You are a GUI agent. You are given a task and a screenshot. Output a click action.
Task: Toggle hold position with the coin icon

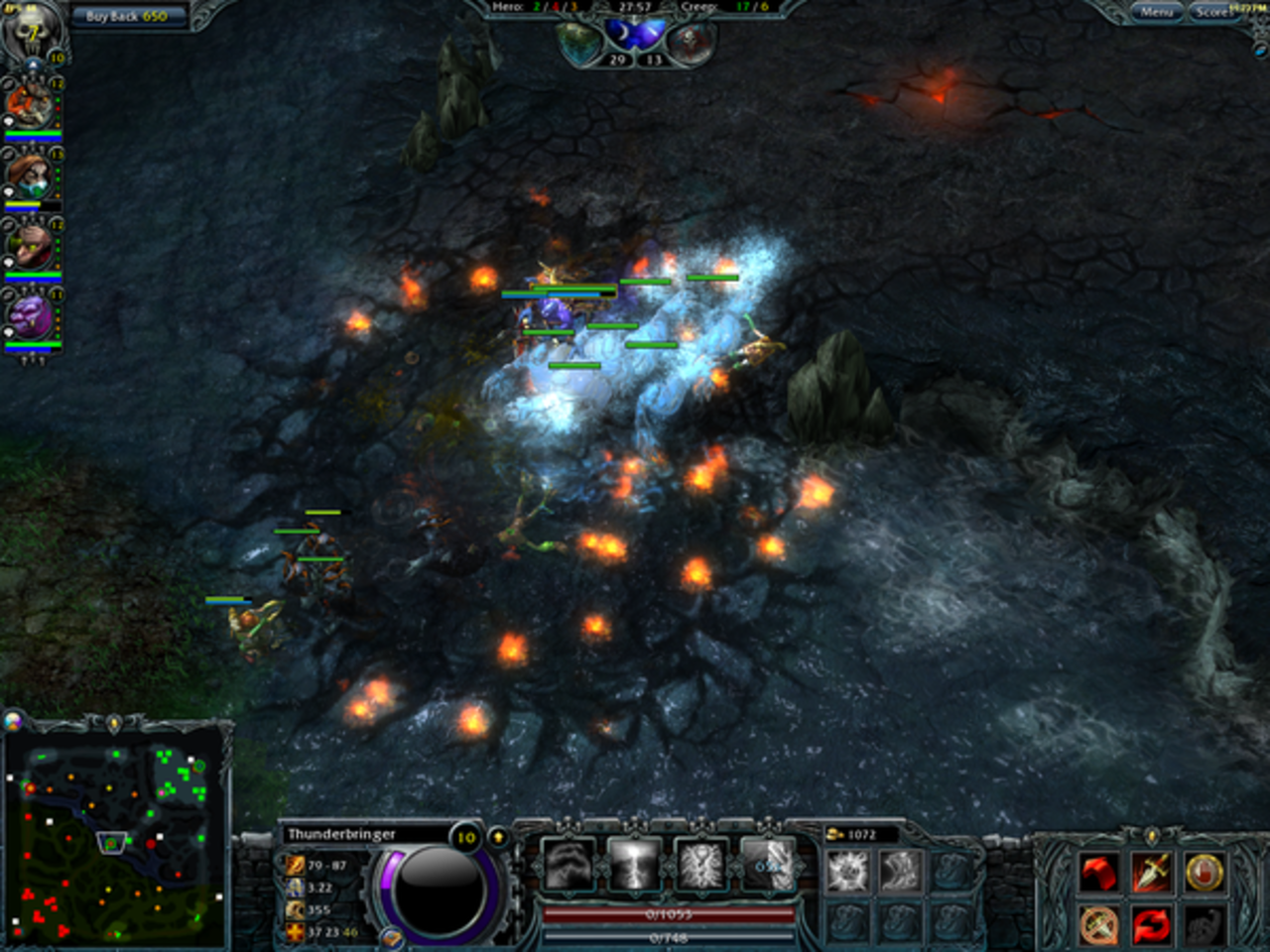tap(1205, 872)
